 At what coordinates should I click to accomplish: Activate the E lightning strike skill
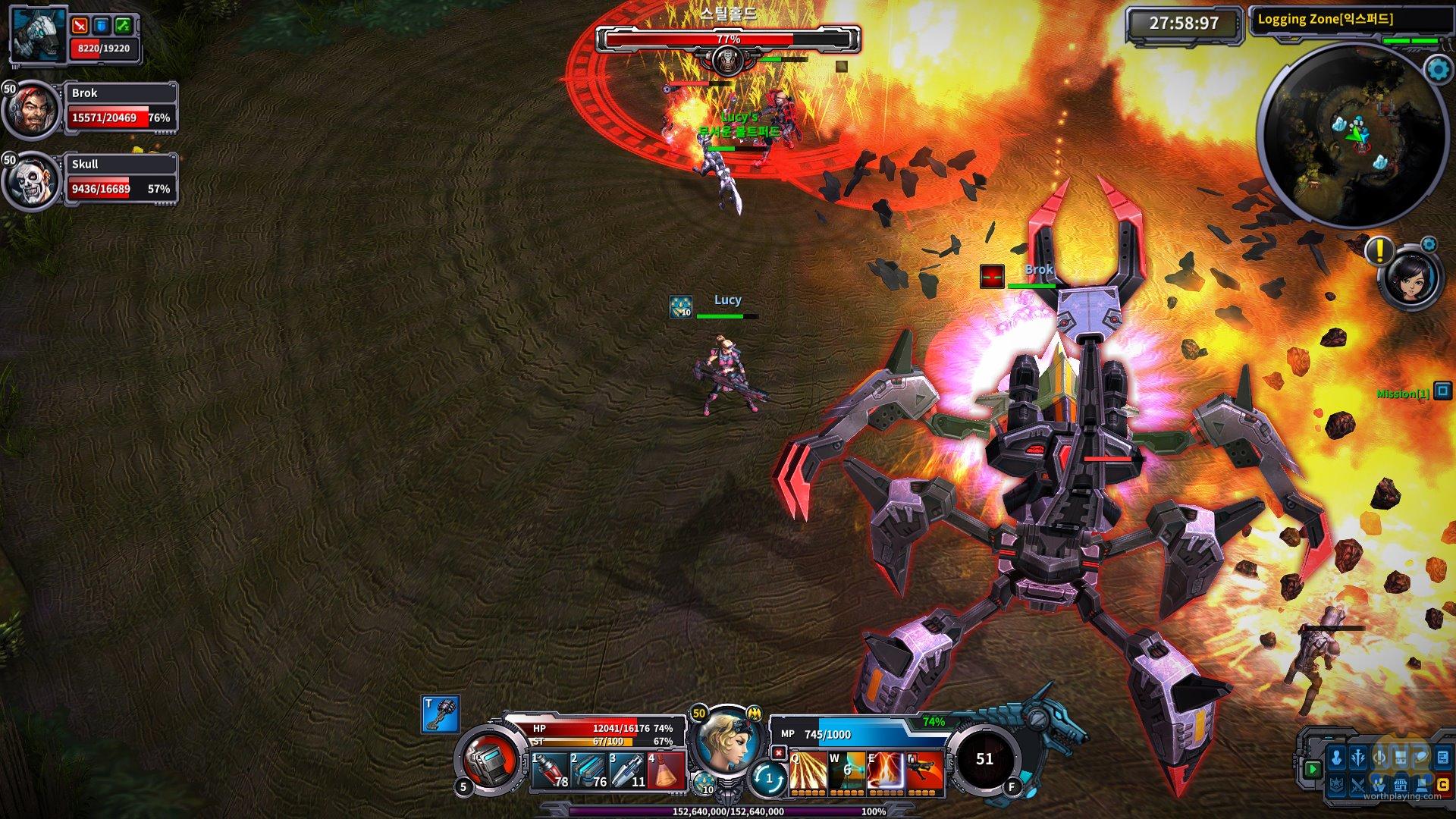pyautogui.click(x=886, y=772)
